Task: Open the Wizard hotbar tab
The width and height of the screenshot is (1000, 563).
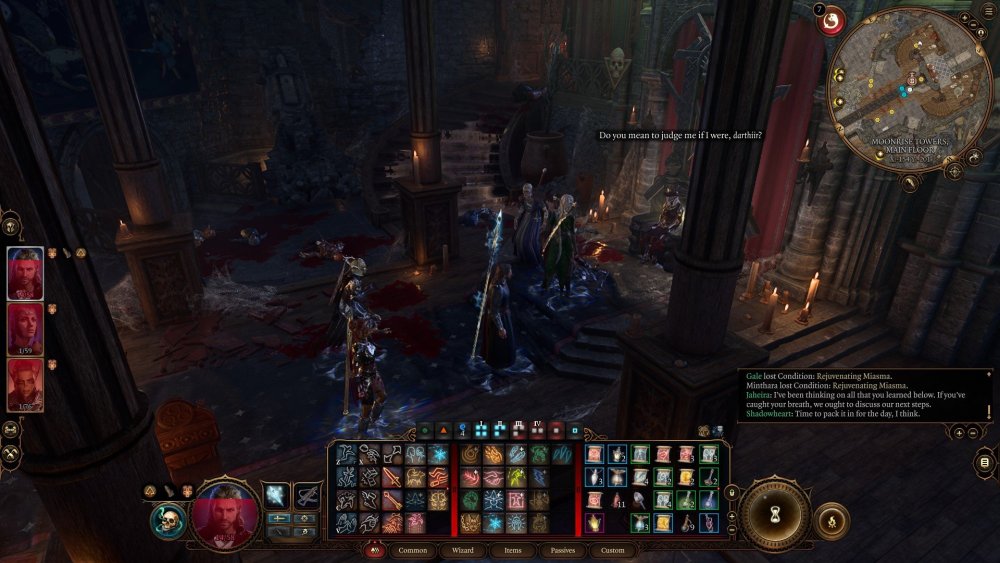Action: 462,550
